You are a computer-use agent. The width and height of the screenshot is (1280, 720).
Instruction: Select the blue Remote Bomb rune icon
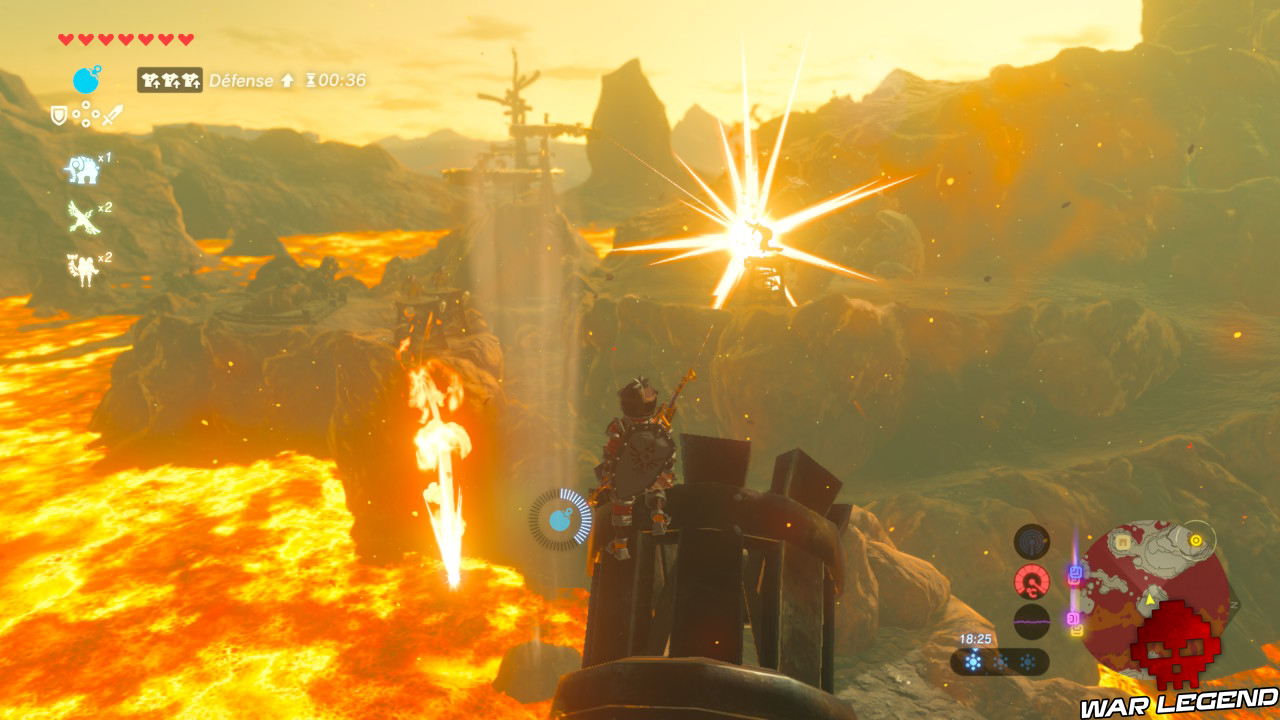coord(85,79)
